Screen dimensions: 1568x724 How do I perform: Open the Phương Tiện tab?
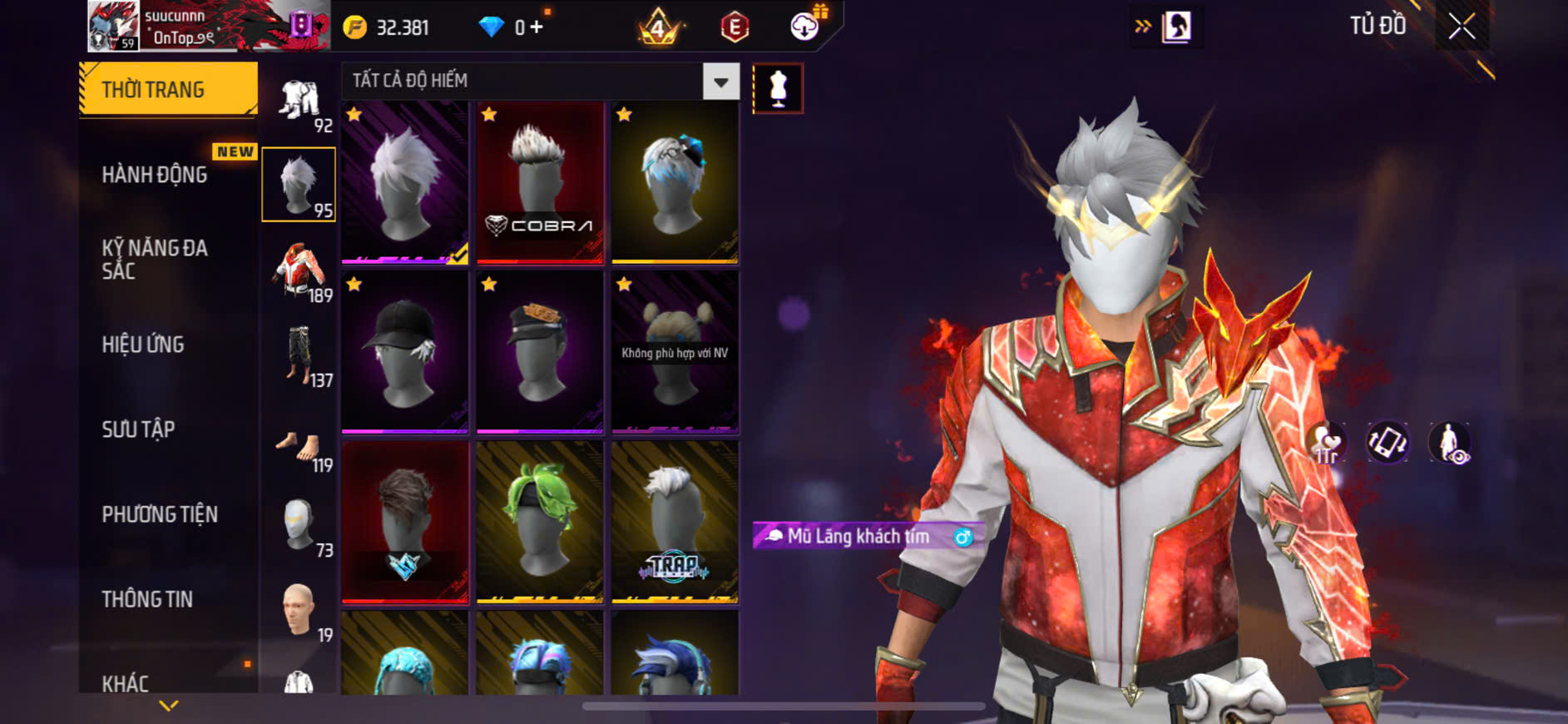coord(160,514)
